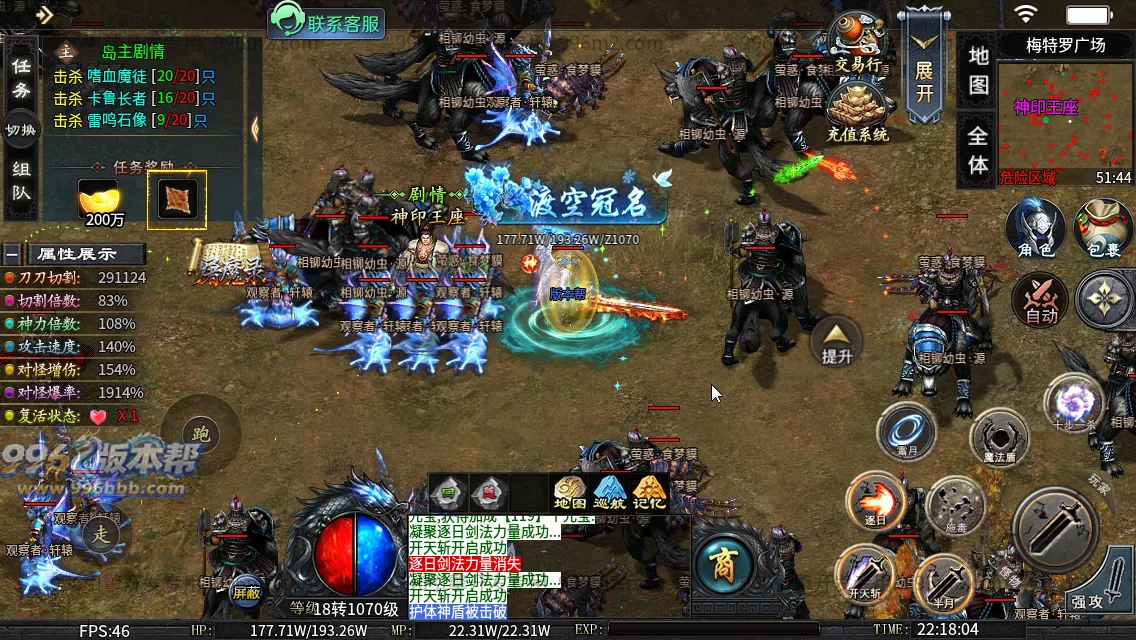Toggle the 屏蔽 hide-players button
Image resolution: width=1136 pixels, height=640 pixels.
247,592
